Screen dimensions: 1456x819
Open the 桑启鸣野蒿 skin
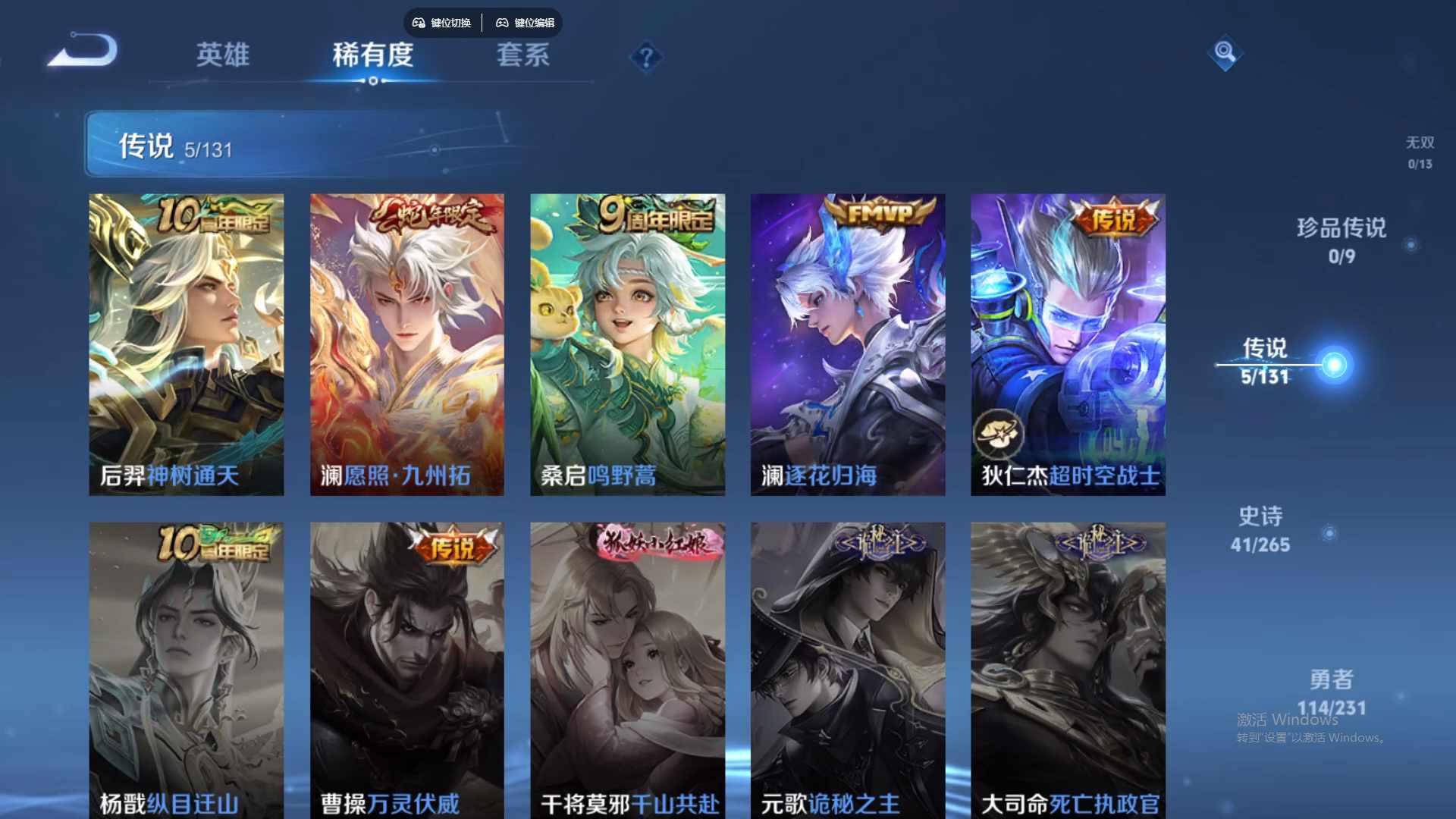point(627,345)
